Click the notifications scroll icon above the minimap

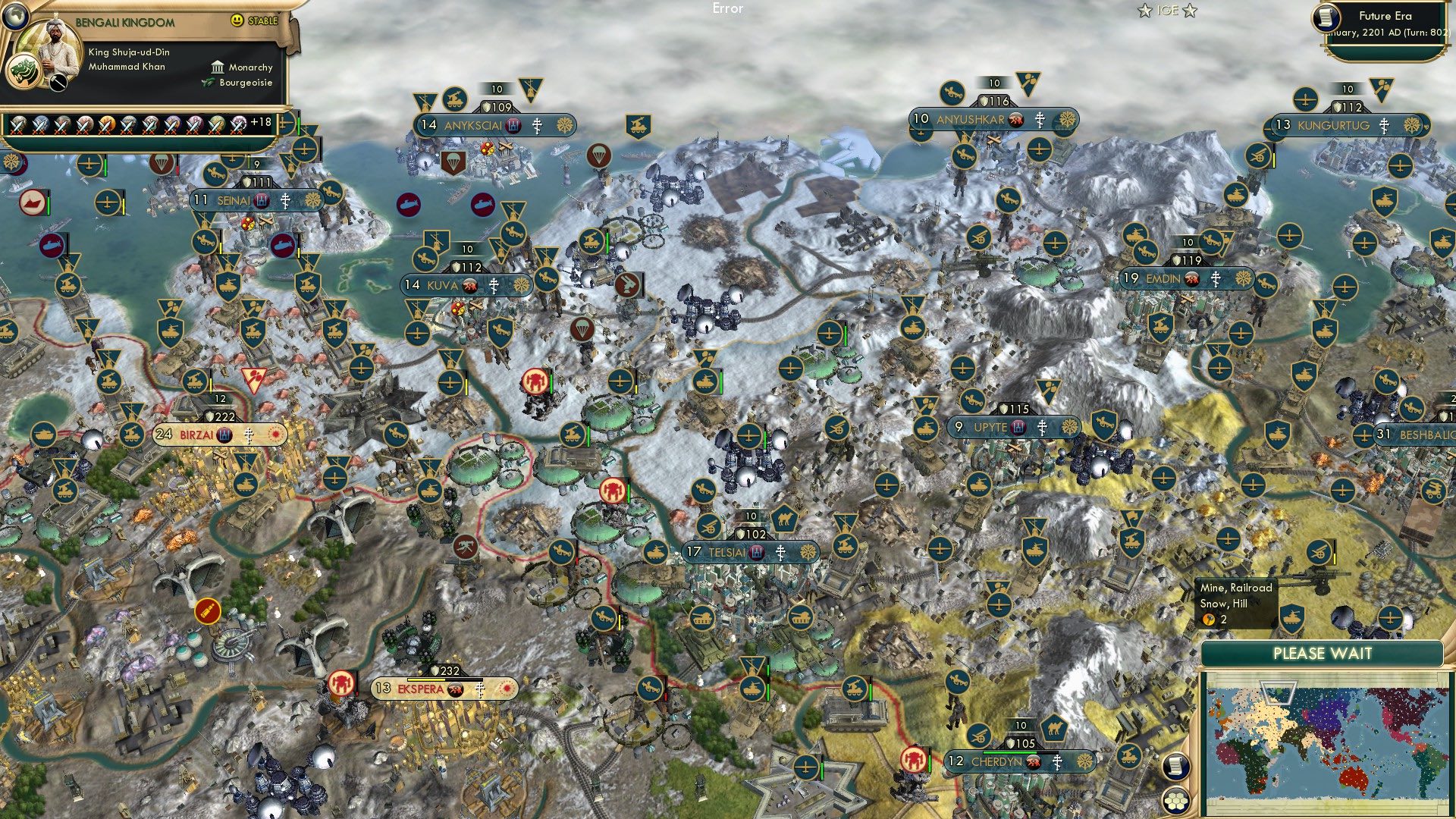point(1175,767)
